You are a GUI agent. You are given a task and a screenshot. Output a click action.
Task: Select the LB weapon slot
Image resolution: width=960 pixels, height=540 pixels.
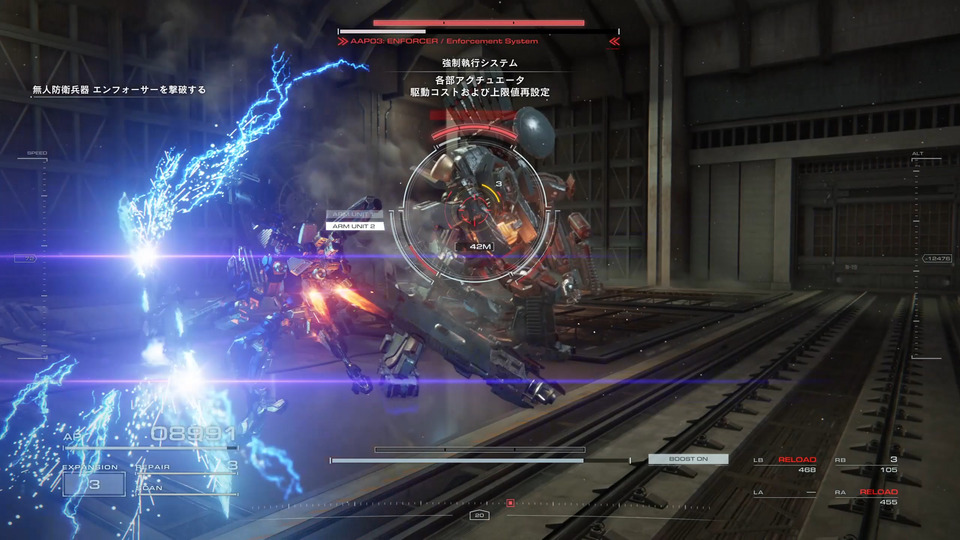click(x=785, y=465)
